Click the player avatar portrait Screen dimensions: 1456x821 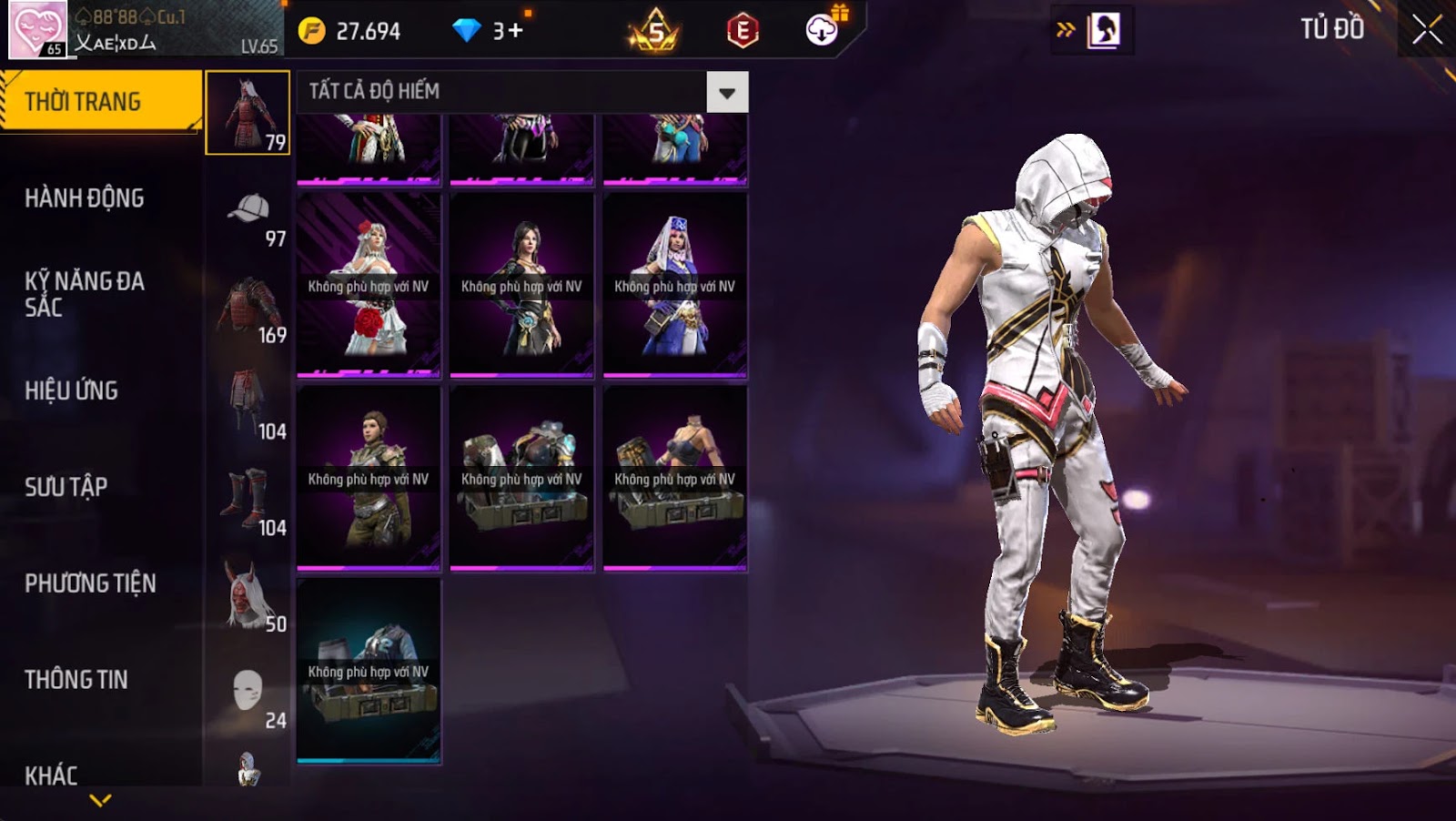click(x=37, y=29)
